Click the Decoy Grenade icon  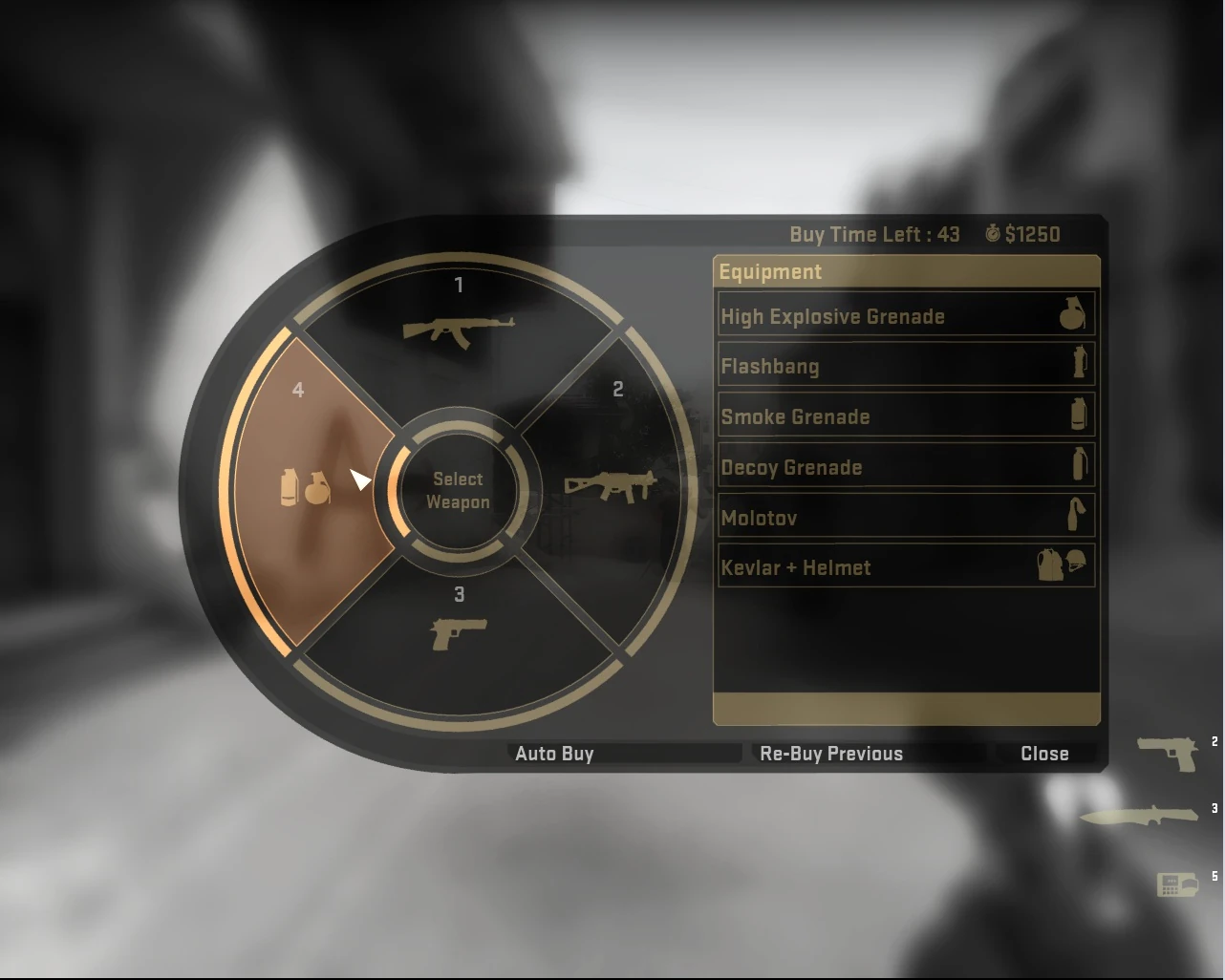1078,465
